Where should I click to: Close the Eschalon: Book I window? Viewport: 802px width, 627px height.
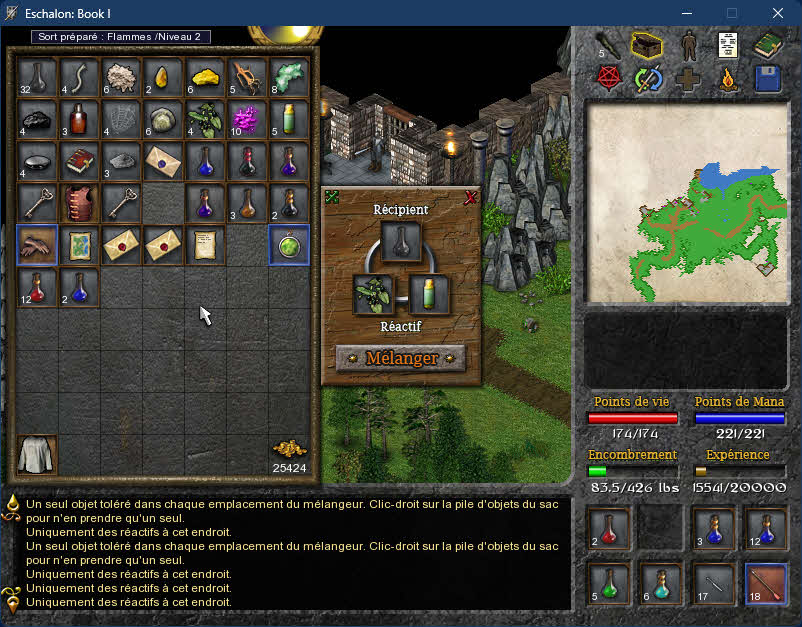pos(778,13)
